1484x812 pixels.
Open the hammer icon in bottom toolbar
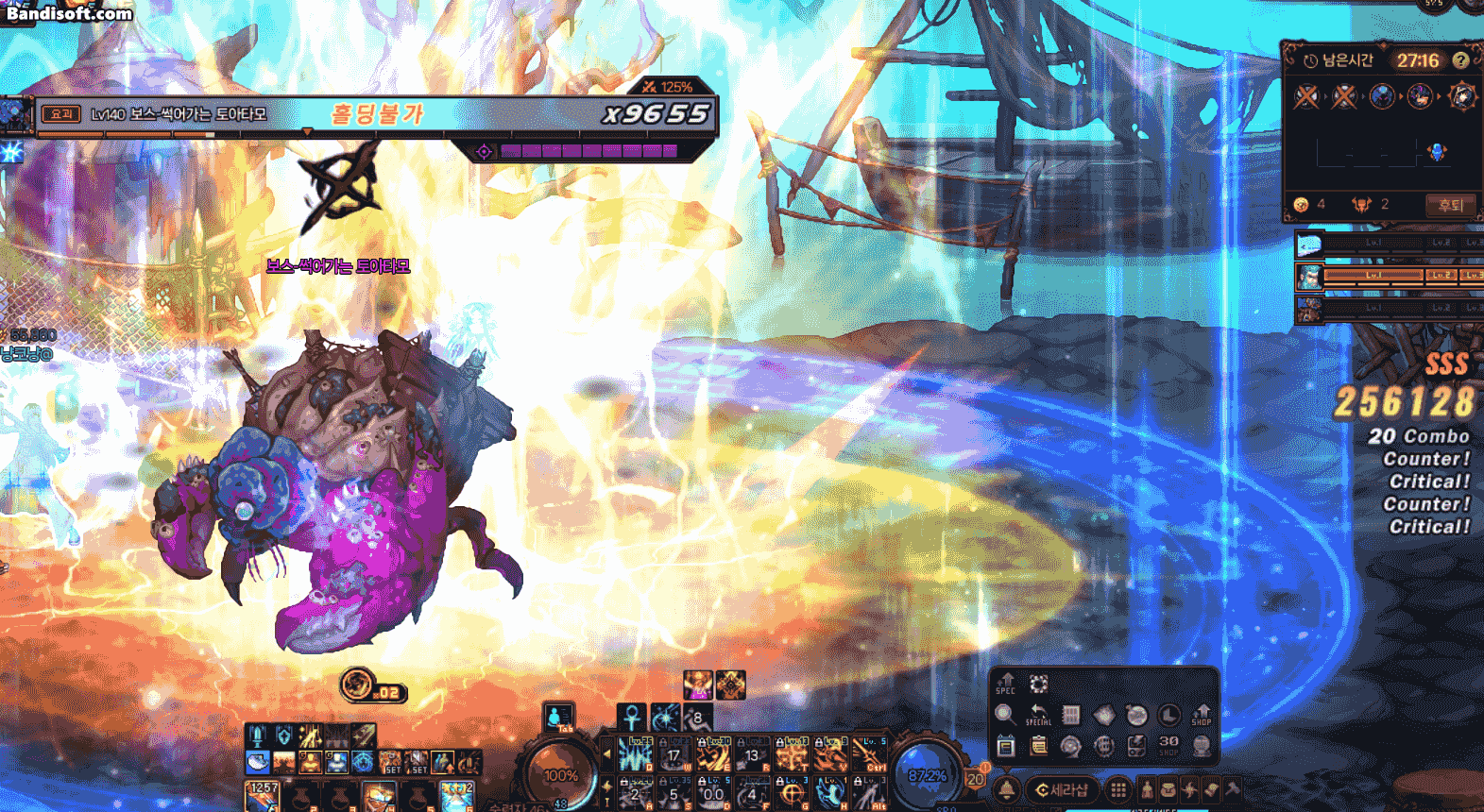pyautogui.click(x=1234, y=789)
